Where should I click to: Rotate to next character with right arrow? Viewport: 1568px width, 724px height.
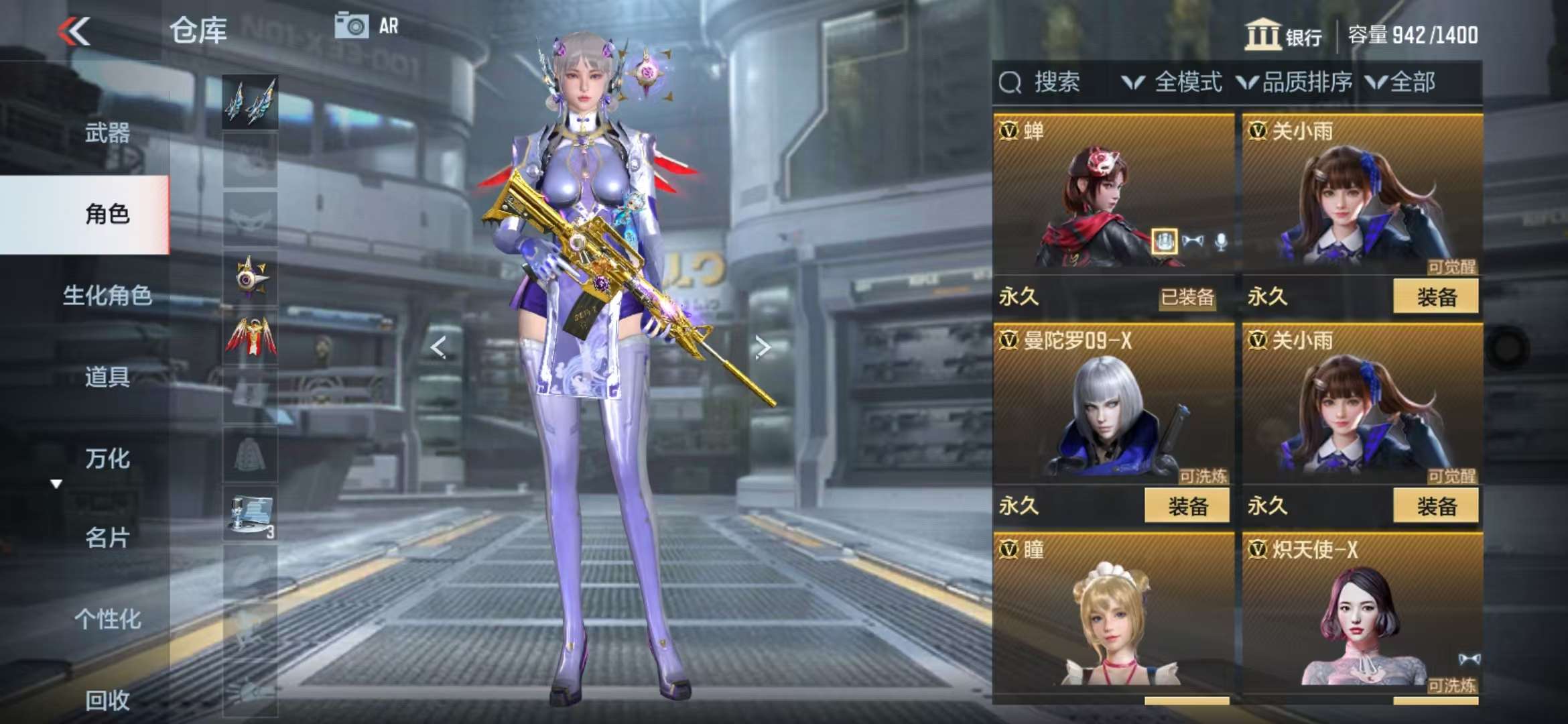tap(762, 347)
